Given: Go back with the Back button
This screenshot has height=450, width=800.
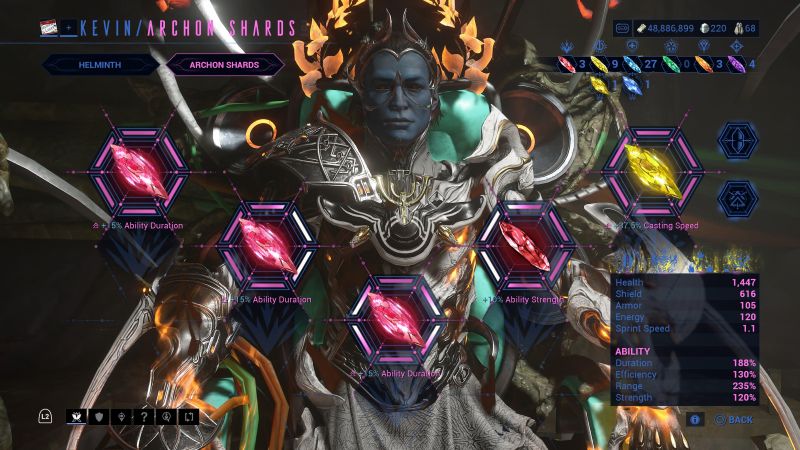Looking at the screenshot, I should pos(734,420).
